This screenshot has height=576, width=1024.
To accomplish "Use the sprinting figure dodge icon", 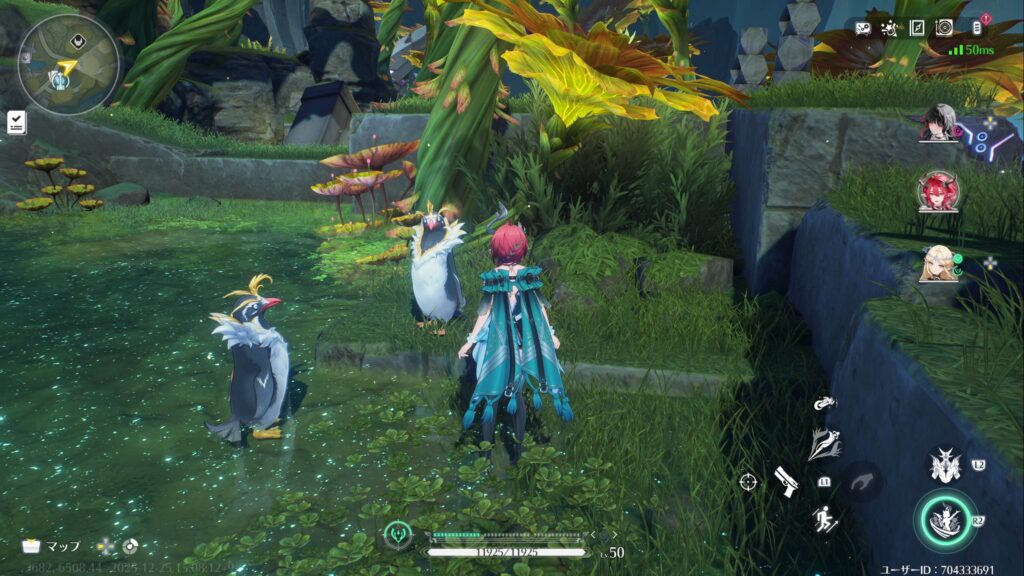I will point(825,518).
